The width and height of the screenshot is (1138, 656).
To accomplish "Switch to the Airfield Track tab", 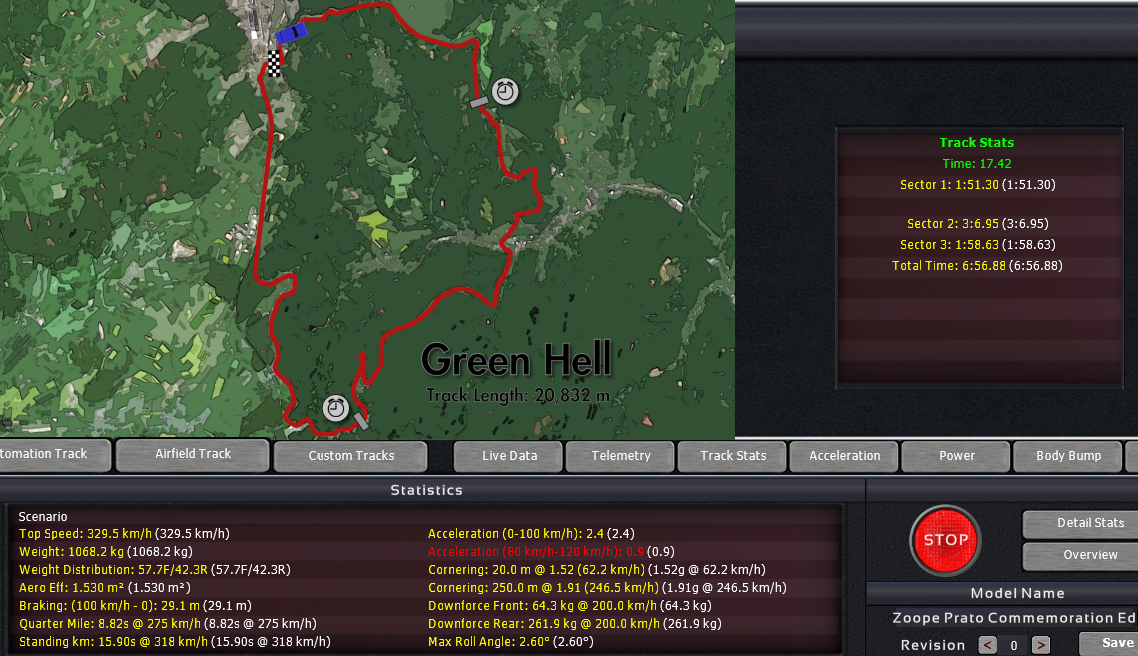I will (192, 454).
